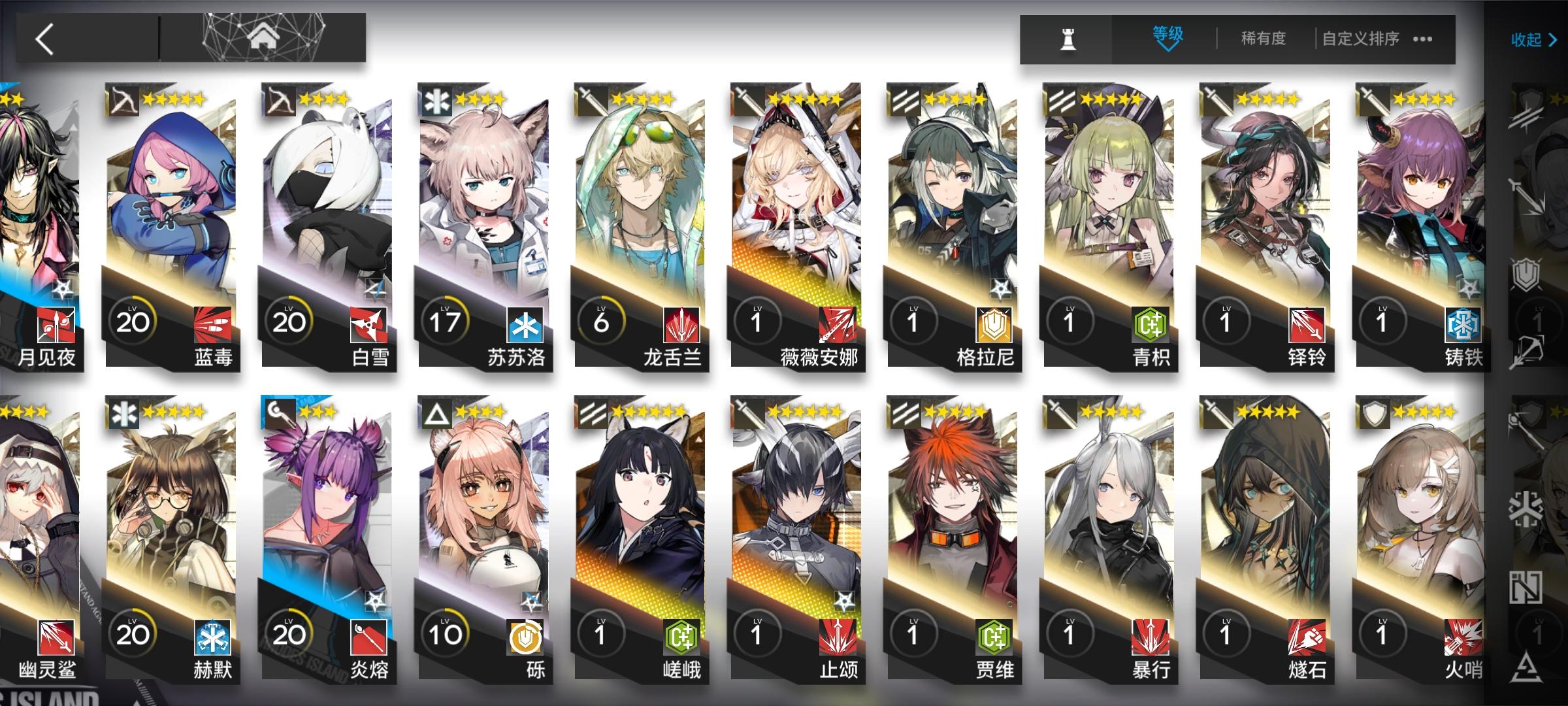Toggle the rook trust-sort icon

click(x=1067, y=37)
